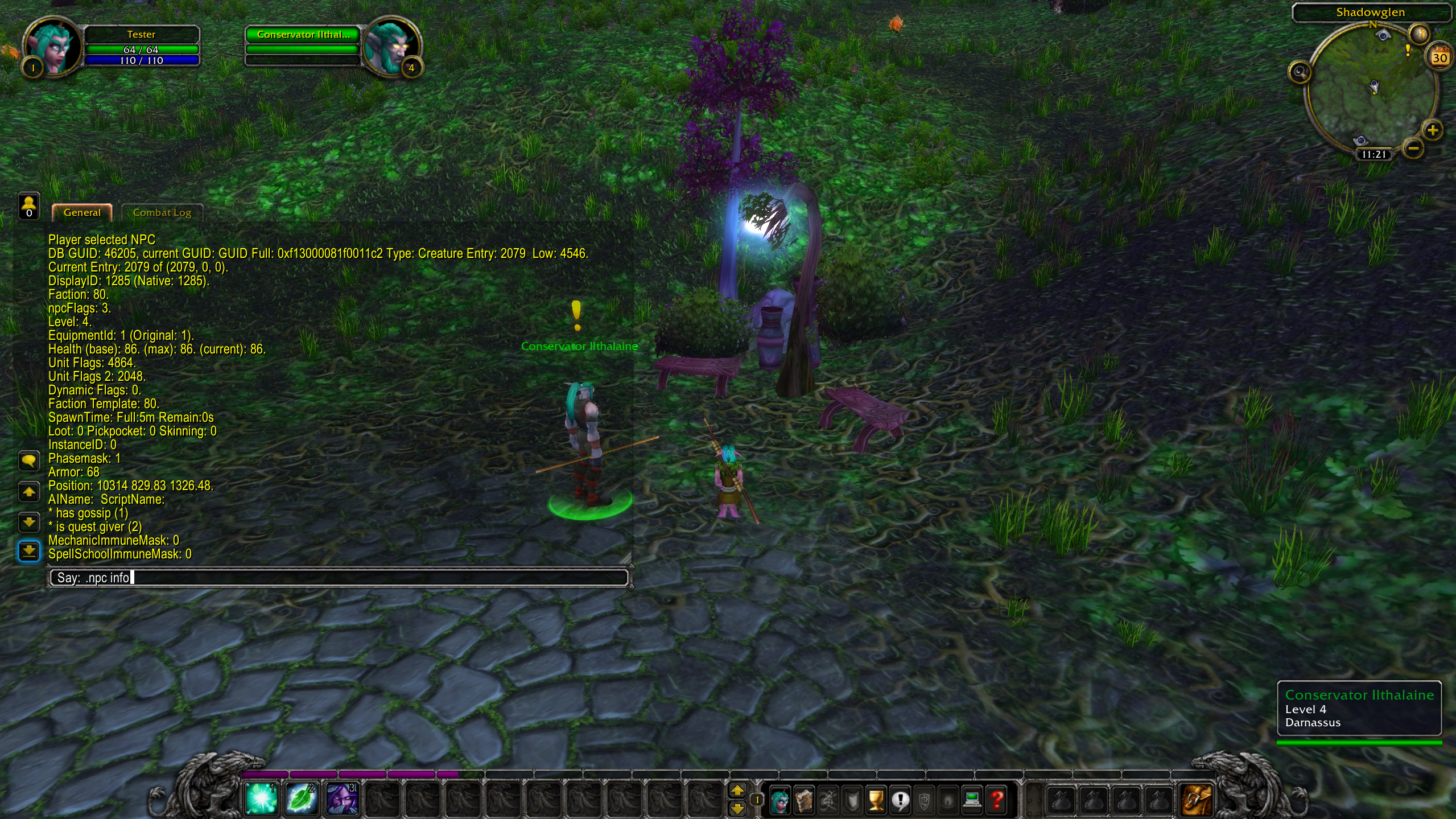Image resolution: width=1456 pixels, height=819 pixels.
Task: Open the spellbook micro button
Action: point(804,801)
